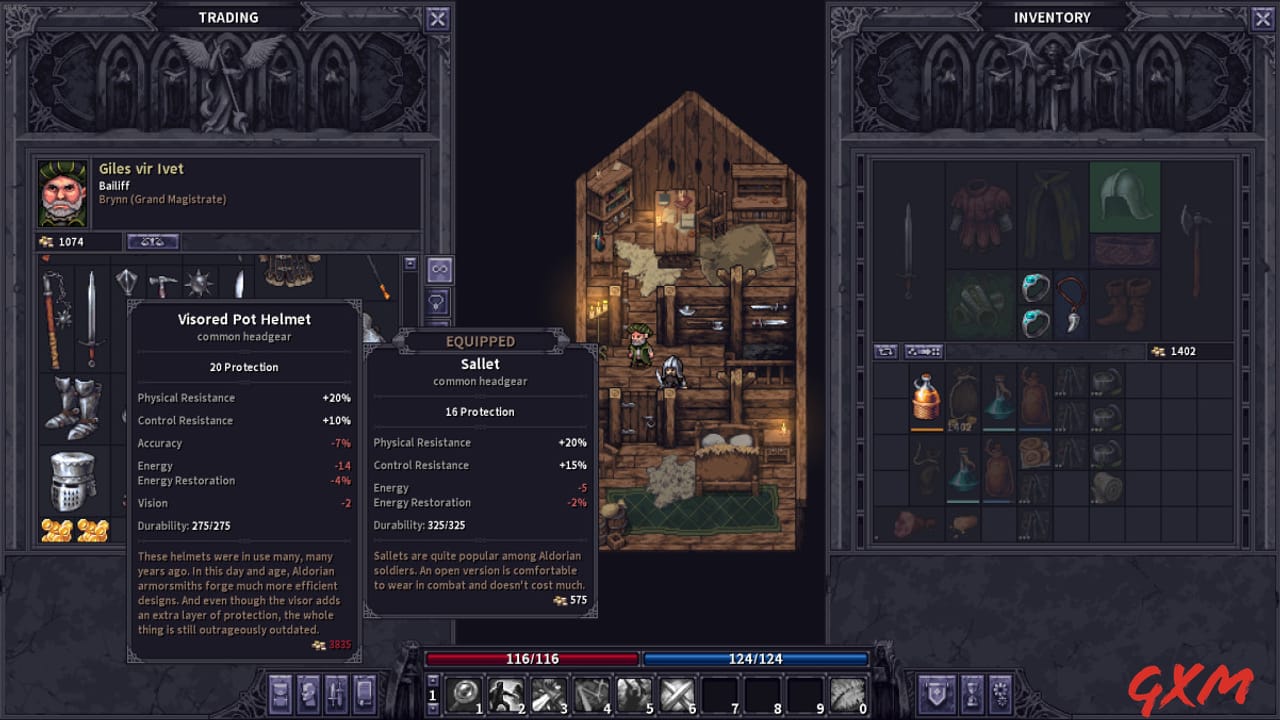Select the magnifying glass skill in hotbar slot 1
1280x720 pixels.
click(463, 693)
